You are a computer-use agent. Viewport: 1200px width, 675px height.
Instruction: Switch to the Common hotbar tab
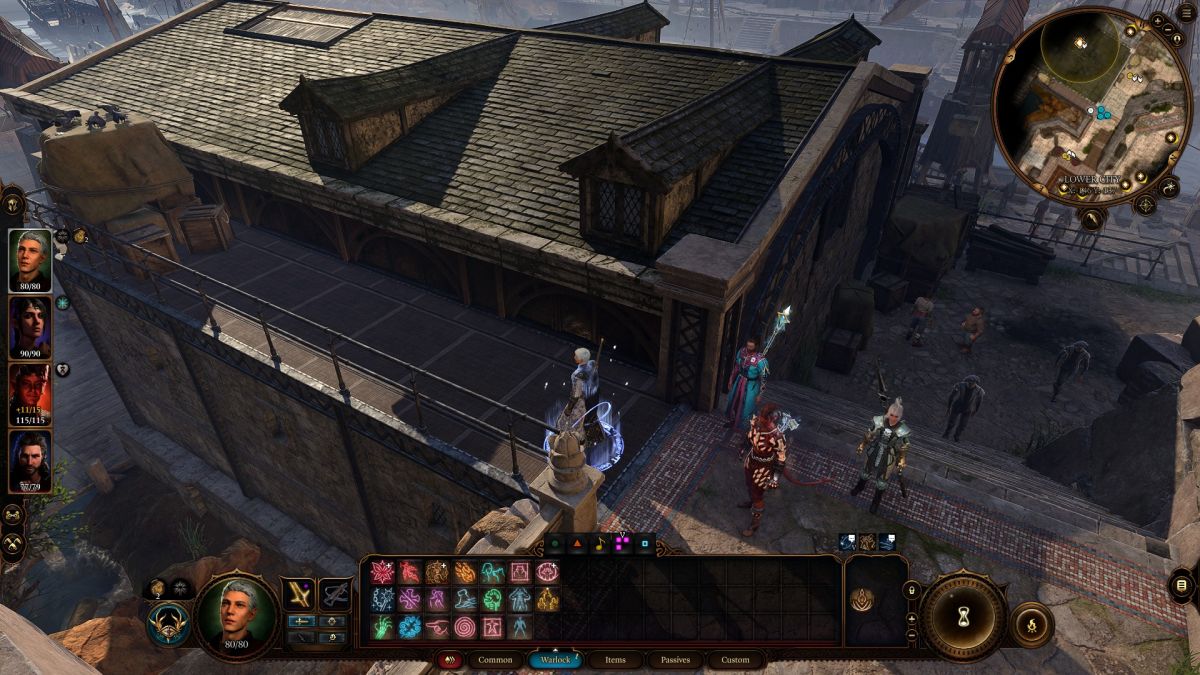[495, 660]
